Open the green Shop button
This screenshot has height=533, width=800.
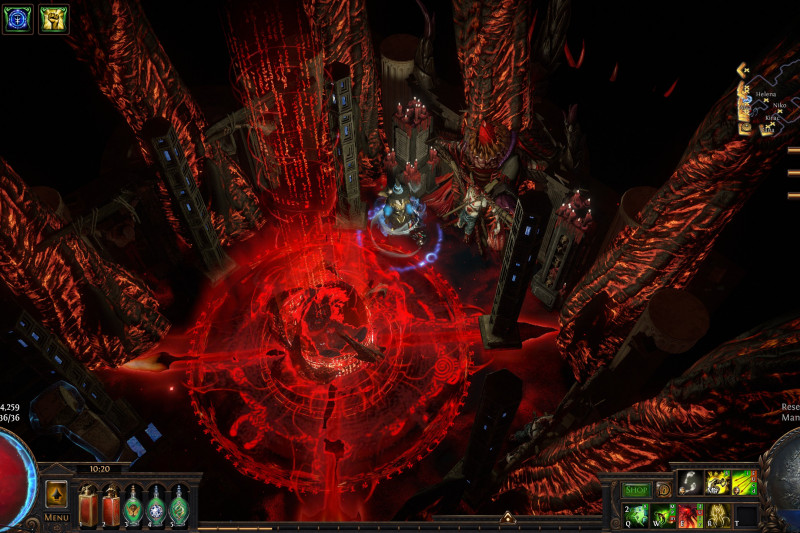(x=637, y=490)
